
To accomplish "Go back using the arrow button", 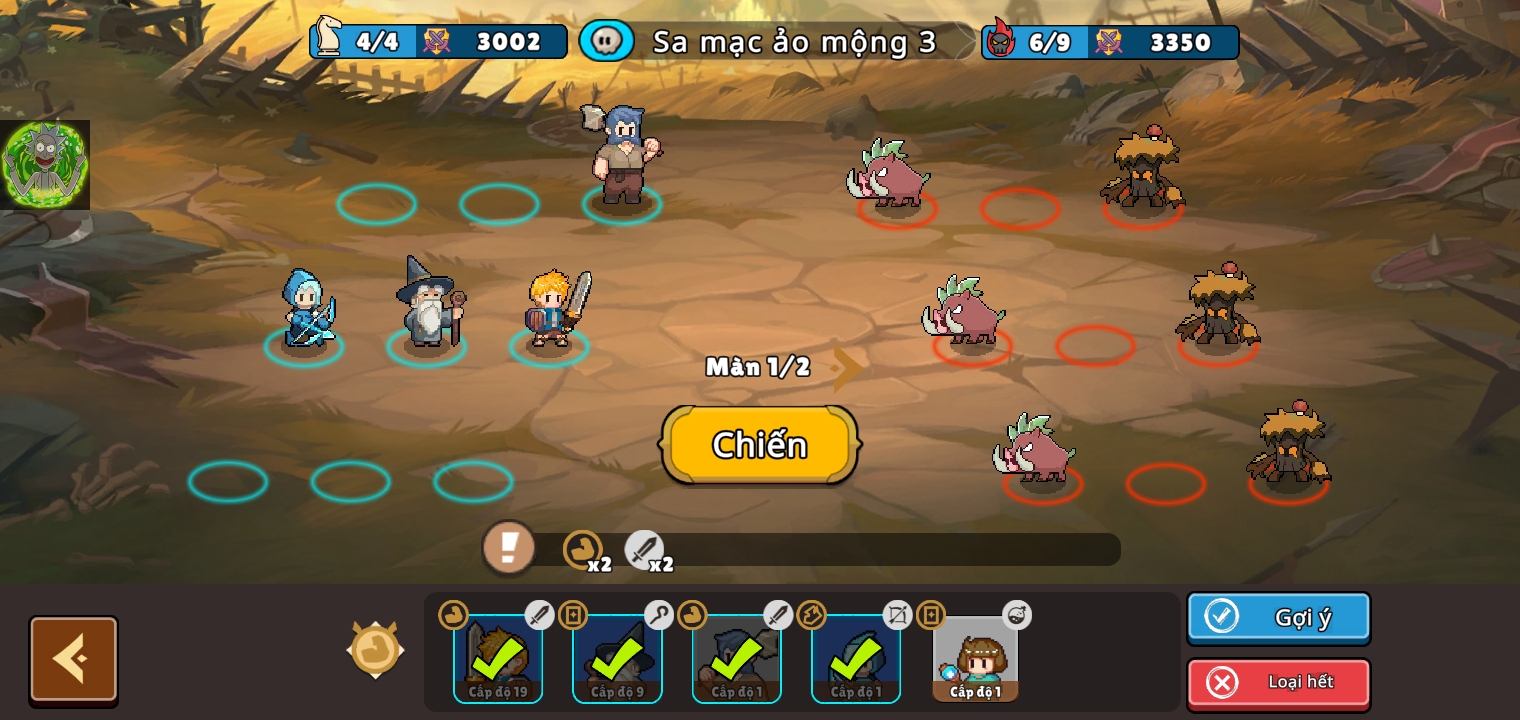I will (74, 659).
